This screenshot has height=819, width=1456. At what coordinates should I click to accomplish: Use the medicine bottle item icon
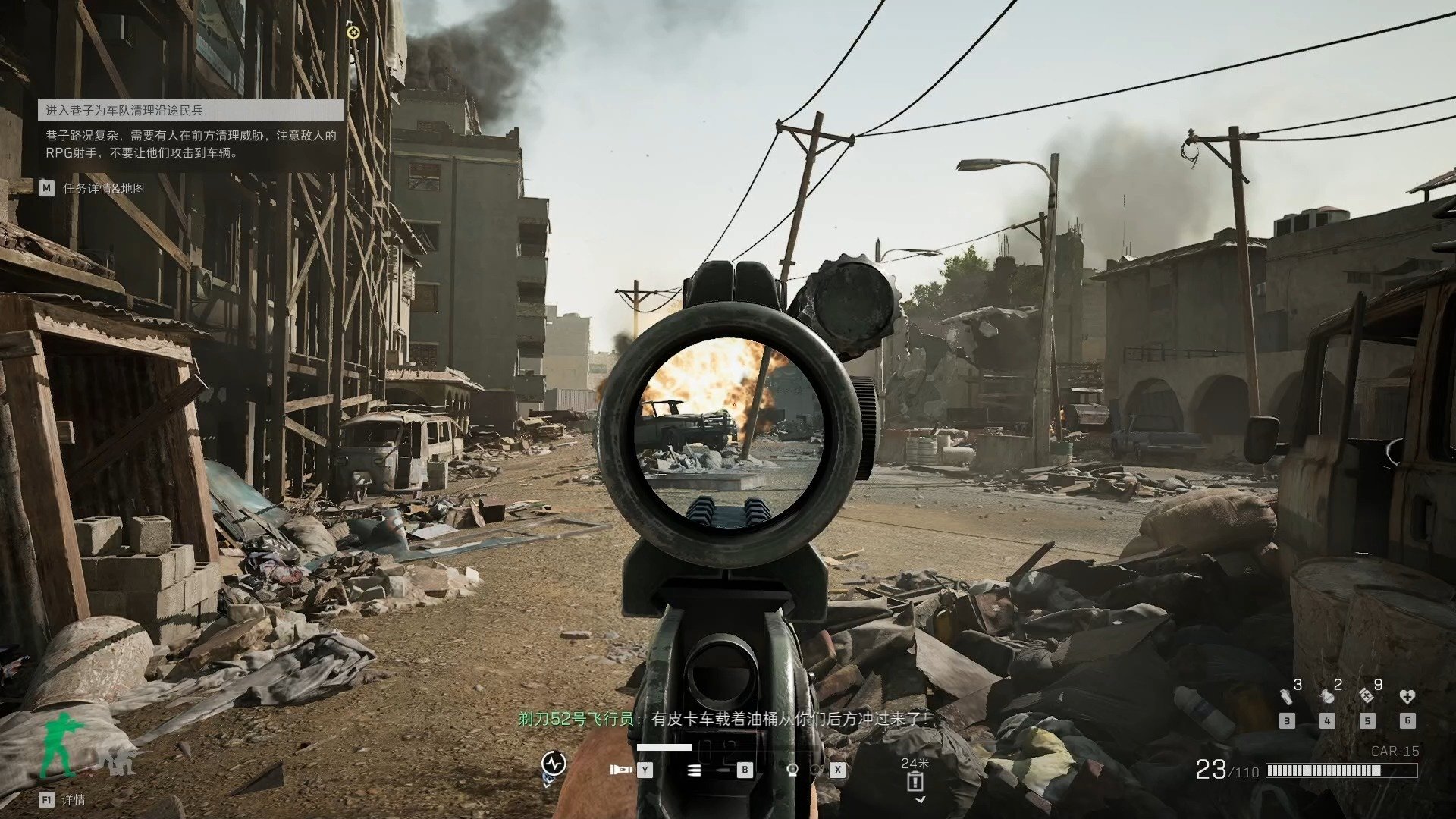click(1367, 695)
